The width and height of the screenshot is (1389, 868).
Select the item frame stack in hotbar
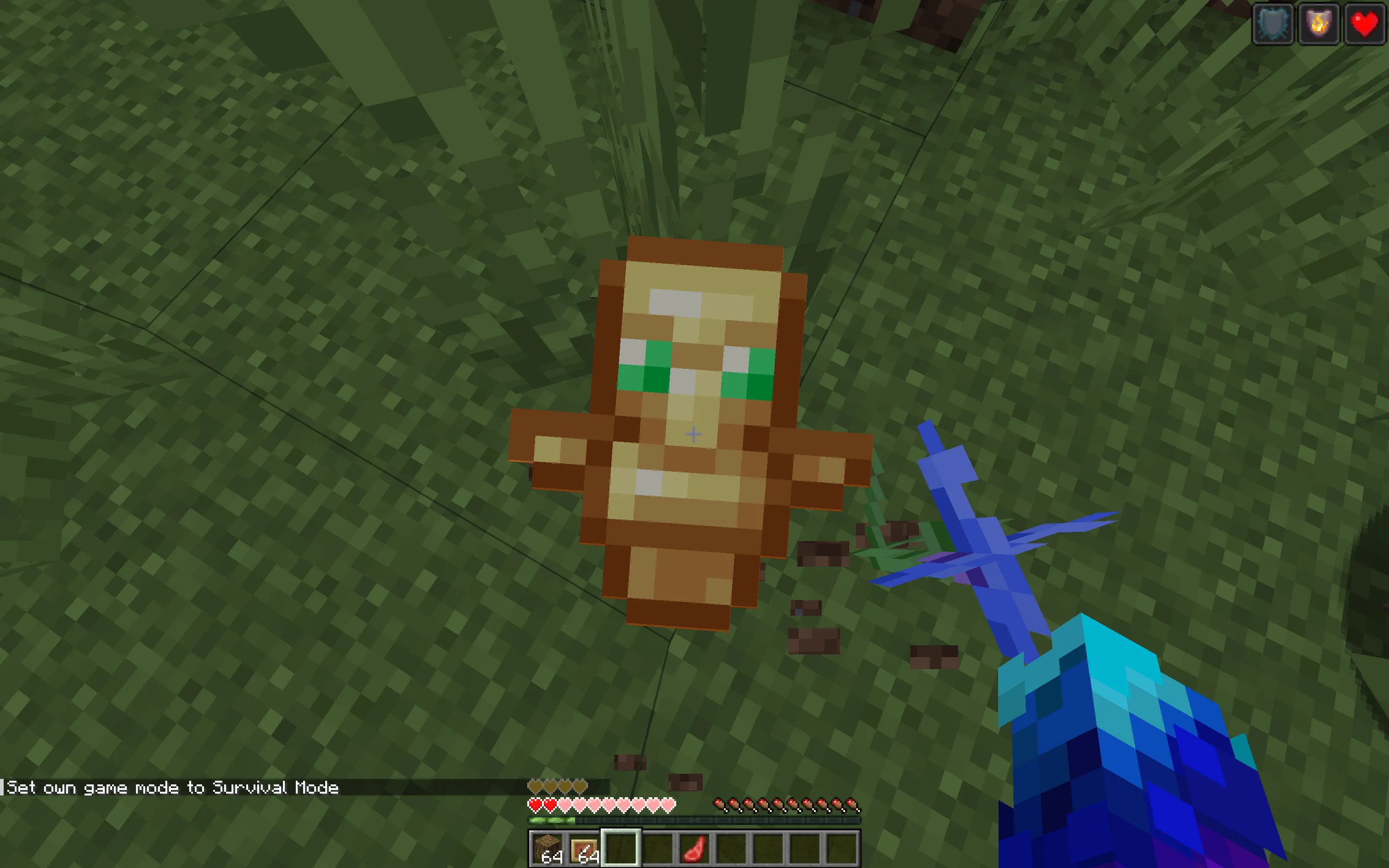click(x=583, y=849)
